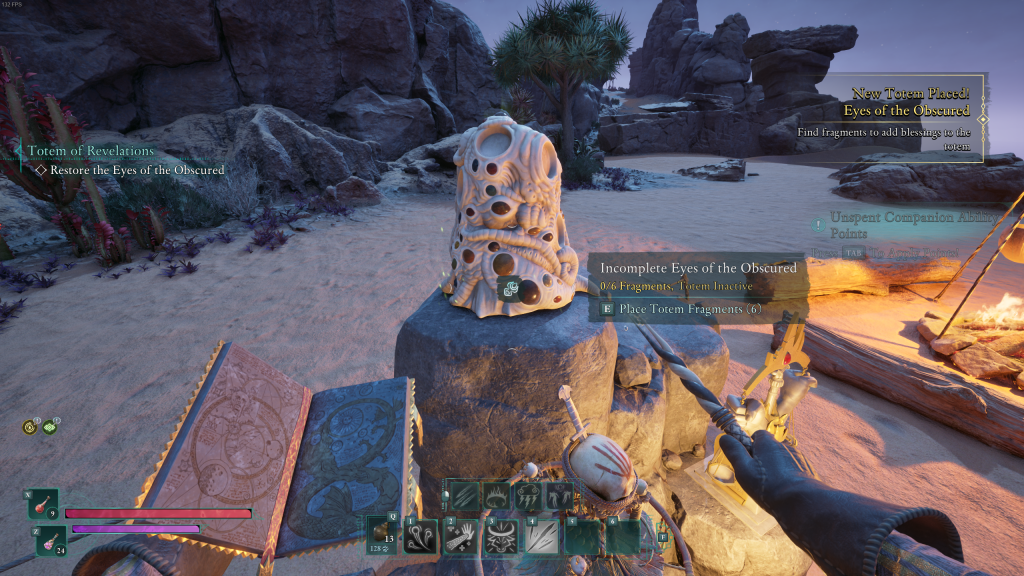
Task: Open the Unspent Companion Ability Points notice
Action: point(900,225)
